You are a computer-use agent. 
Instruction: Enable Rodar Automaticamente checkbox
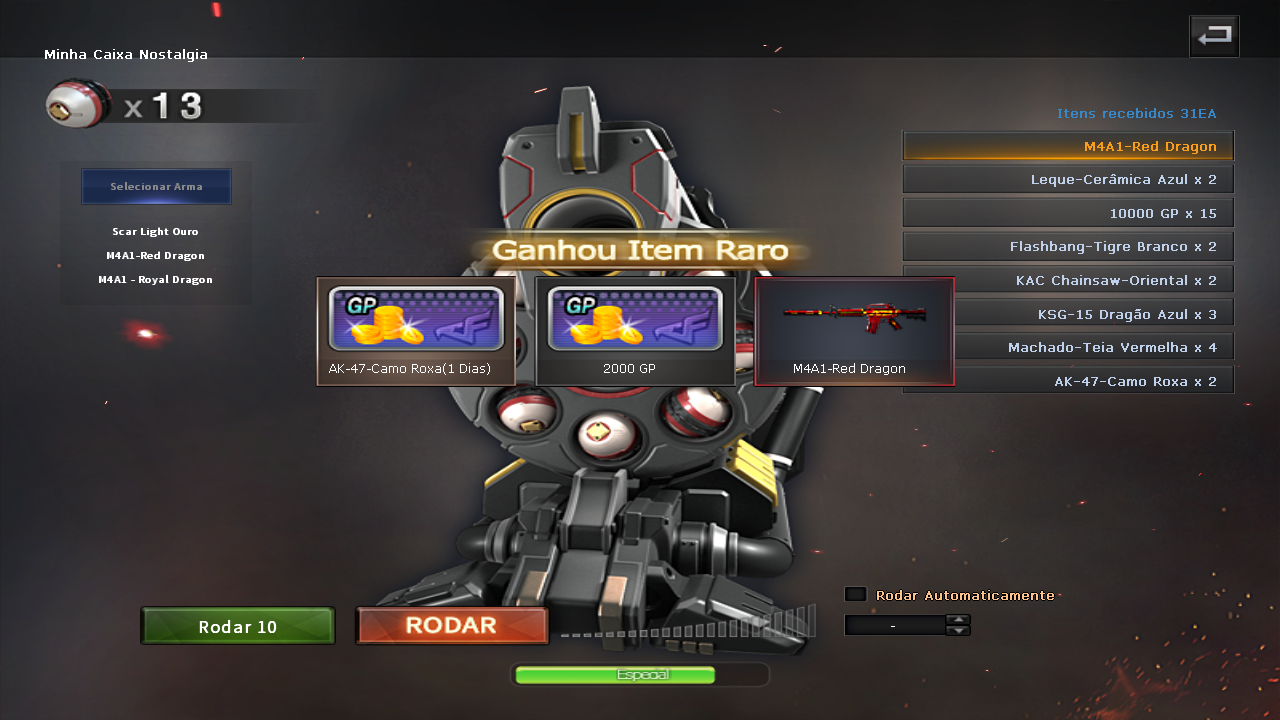pos(855,594)
